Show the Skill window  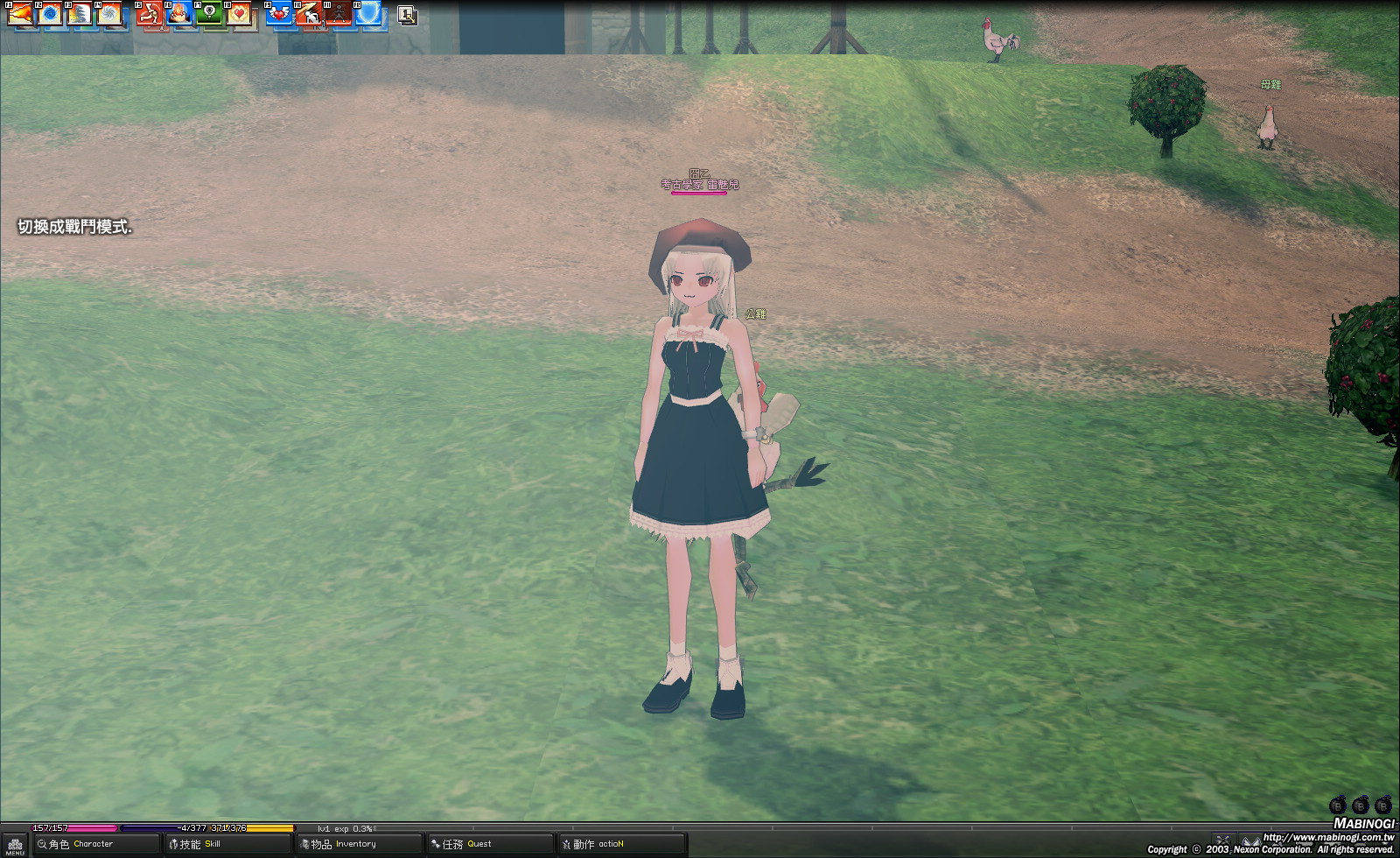(227, 844)
